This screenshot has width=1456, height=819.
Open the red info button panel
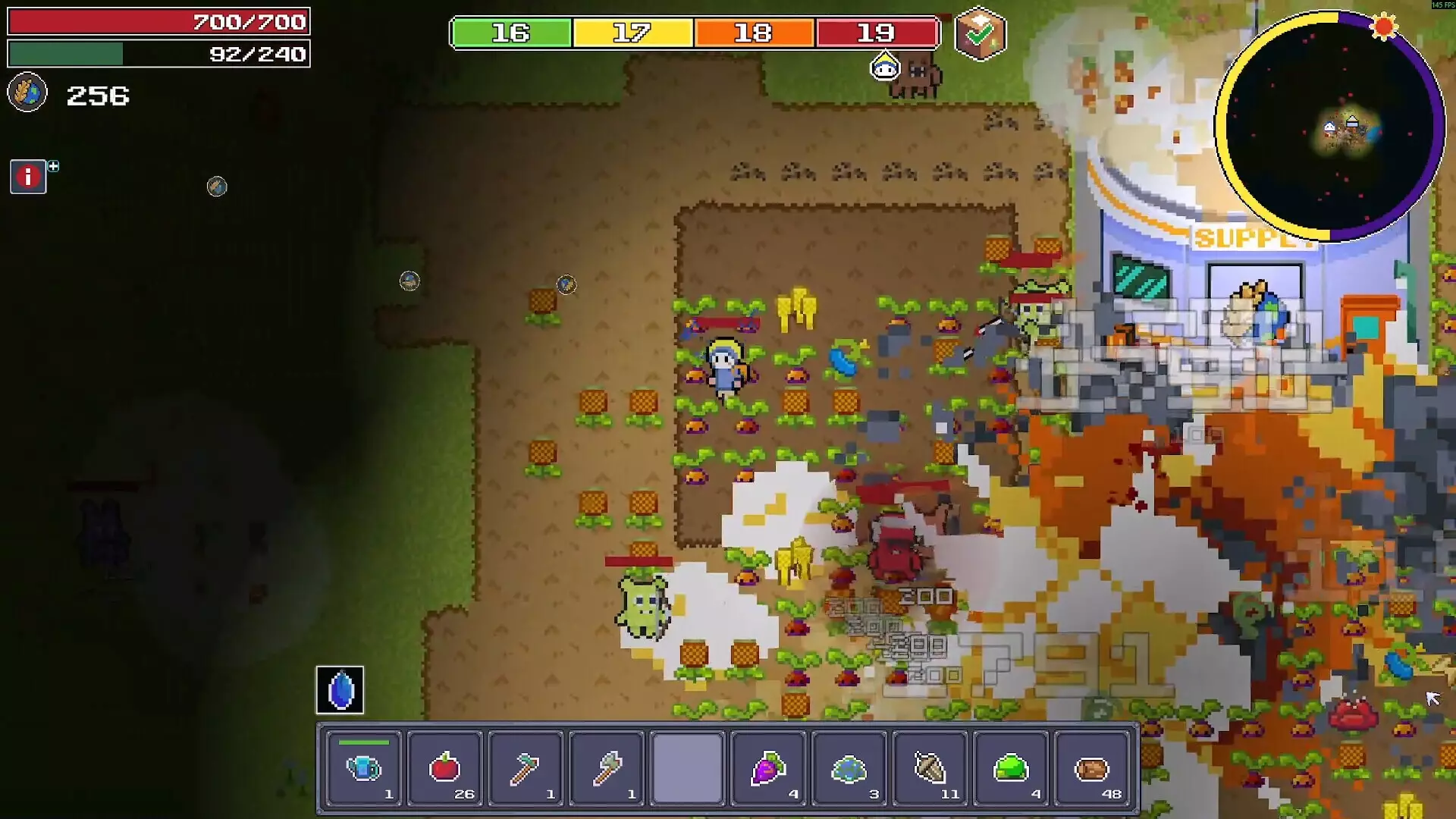[28, 177]
